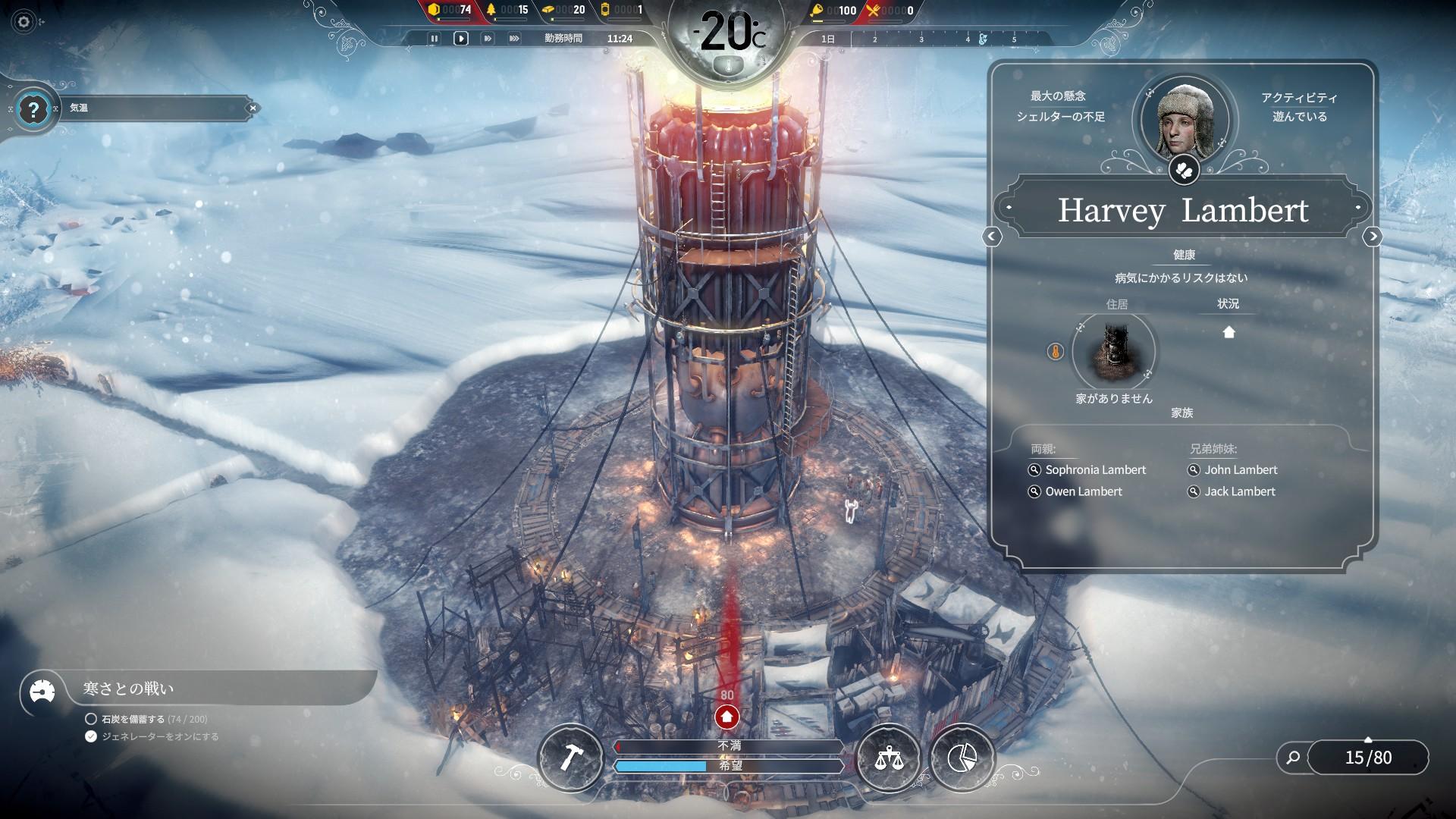Close the 気温 hint notification

click(x=253, y=108)
